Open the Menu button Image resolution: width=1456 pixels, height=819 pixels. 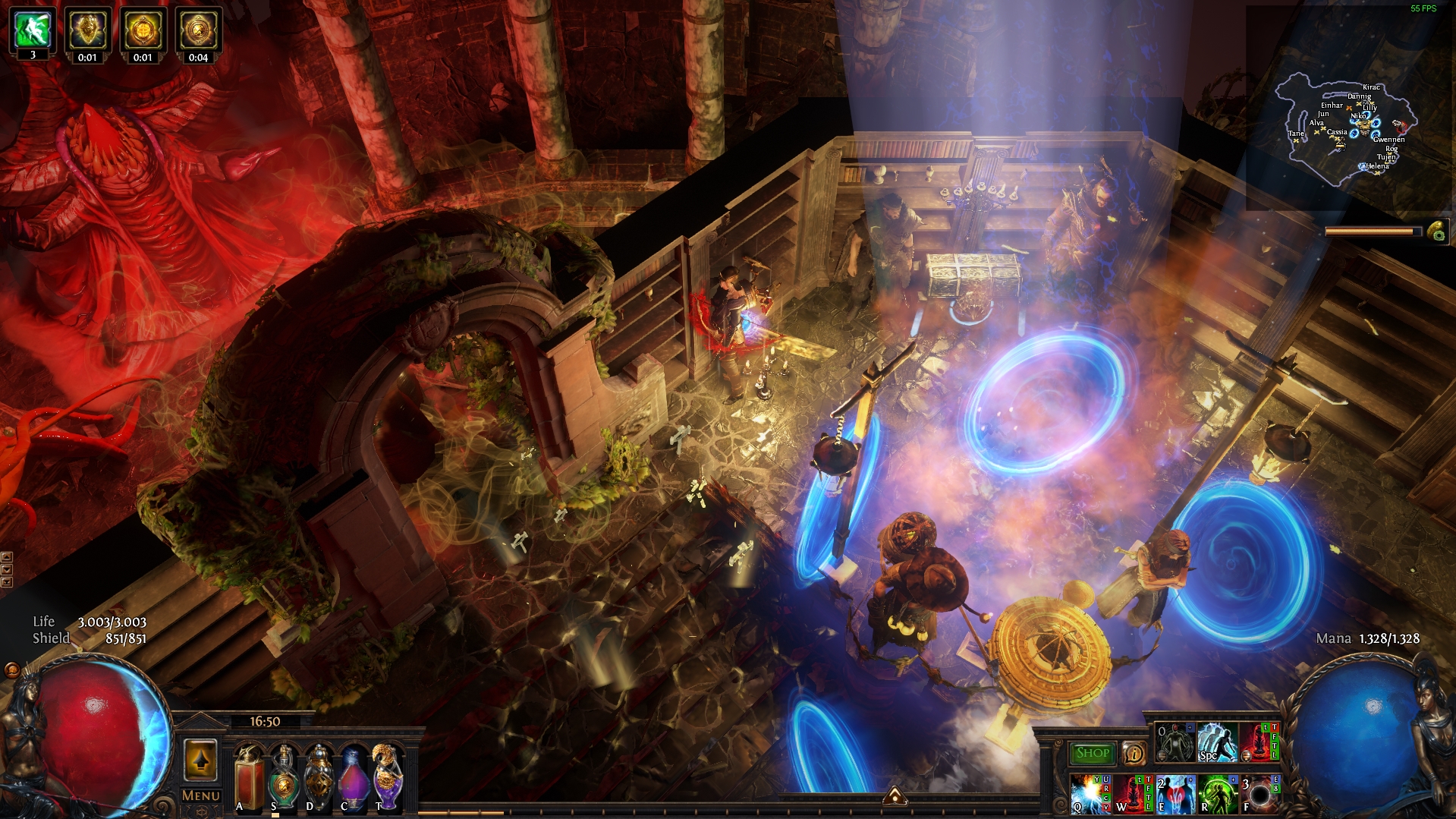point(201,795)
